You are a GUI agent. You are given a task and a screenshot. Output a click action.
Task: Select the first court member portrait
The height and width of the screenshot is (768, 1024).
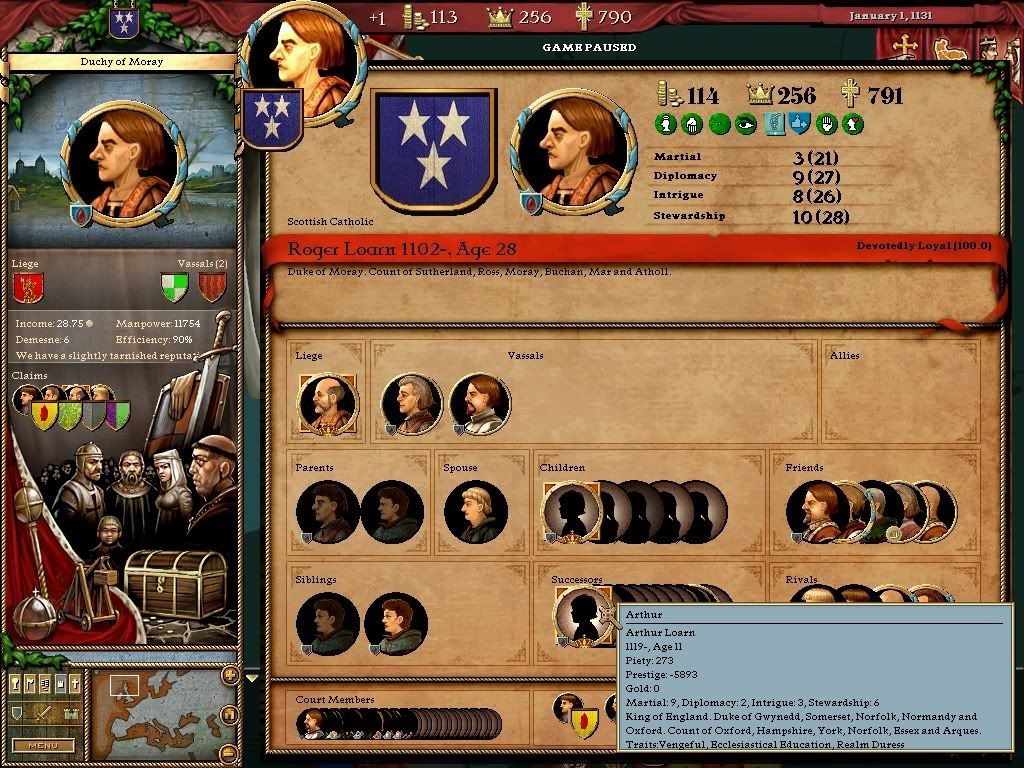click(312, 723)
